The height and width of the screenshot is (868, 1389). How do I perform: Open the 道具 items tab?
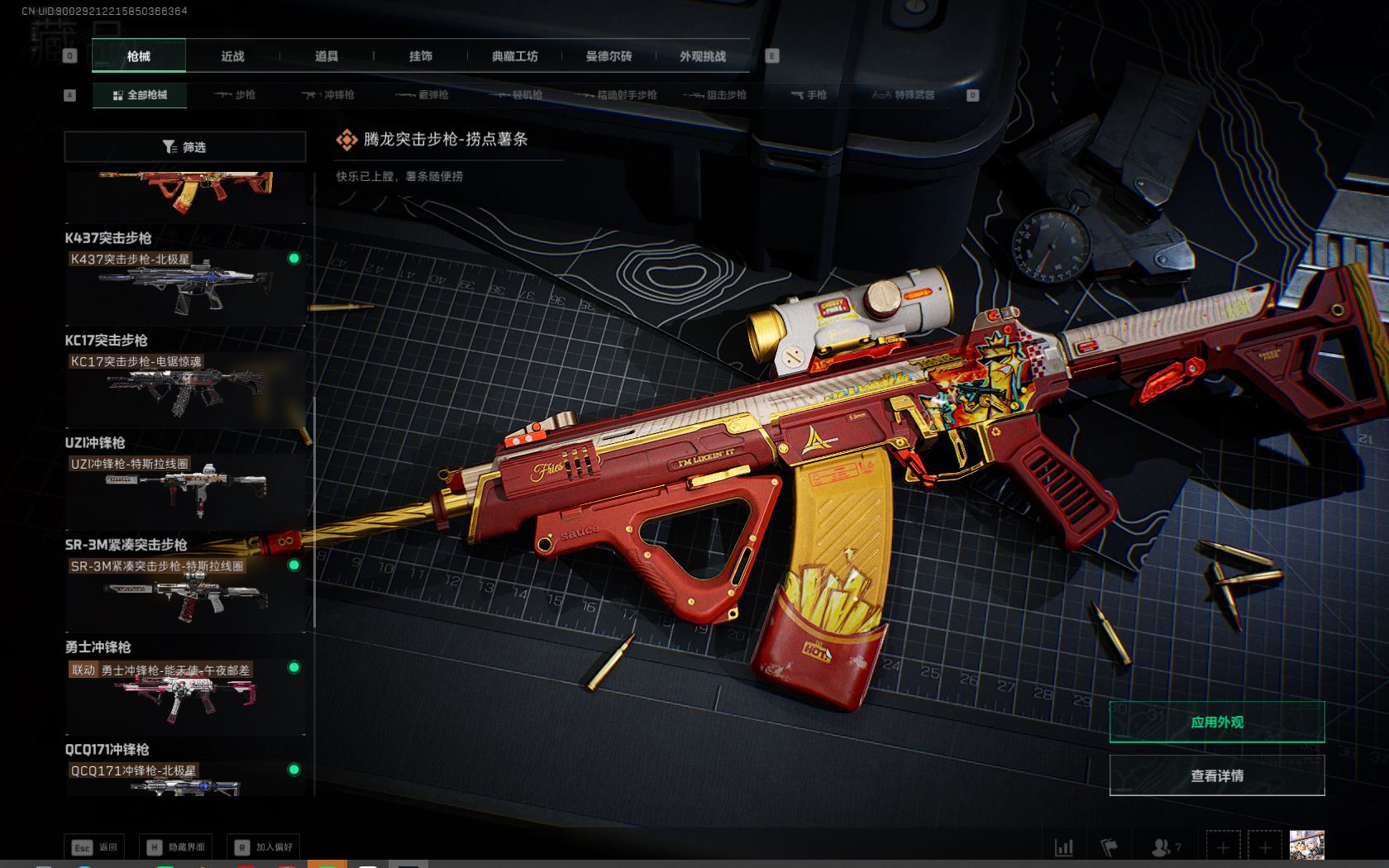(x=327, y=56)
